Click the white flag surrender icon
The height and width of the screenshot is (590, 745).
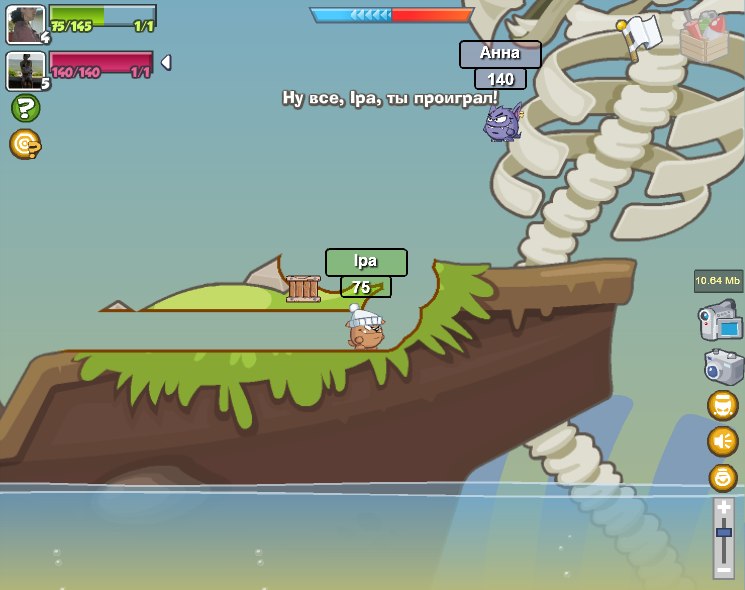pos(638,36)
